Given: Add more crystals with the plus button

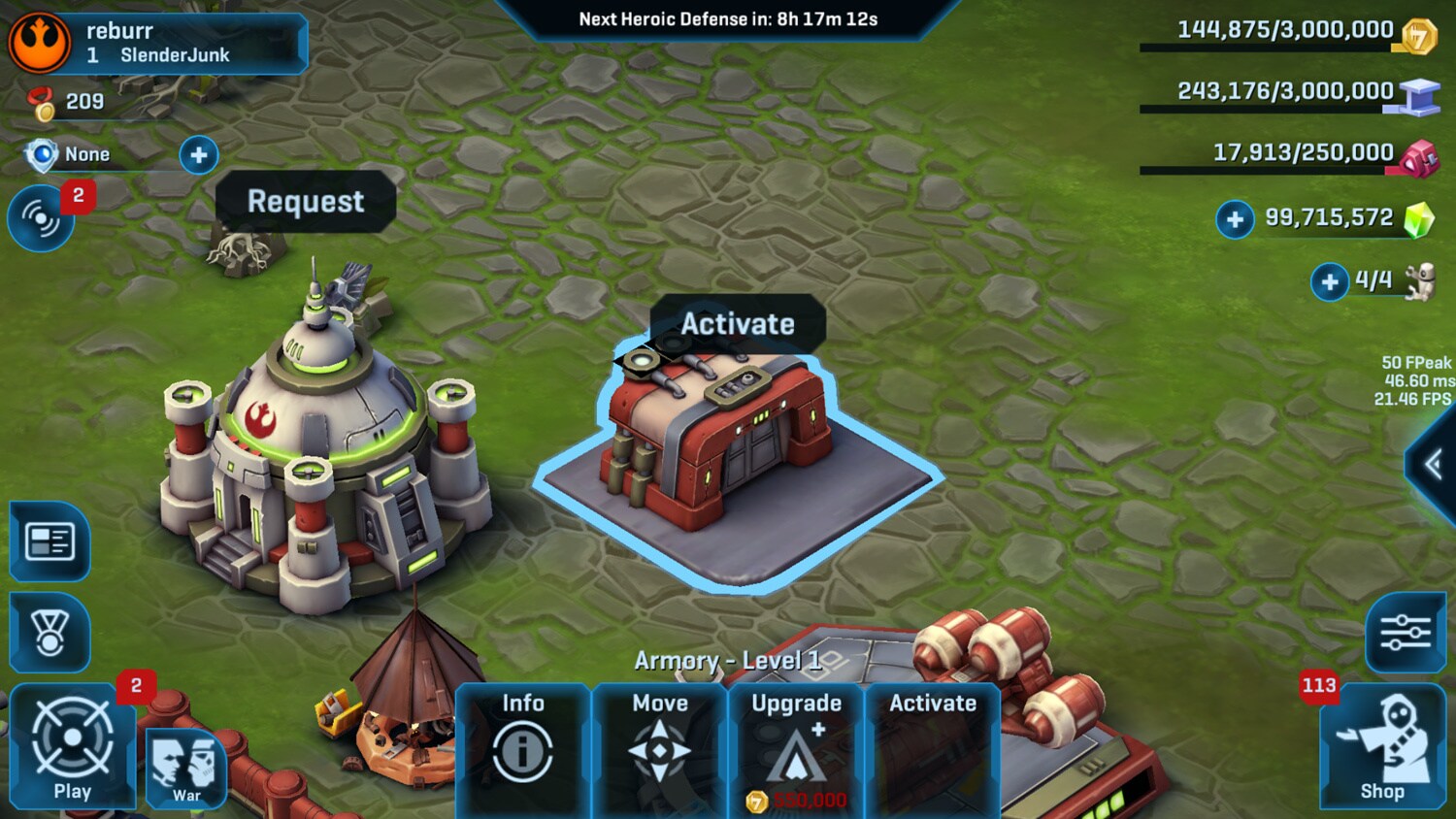Looking at the screenshot, I should (1235, 219).
